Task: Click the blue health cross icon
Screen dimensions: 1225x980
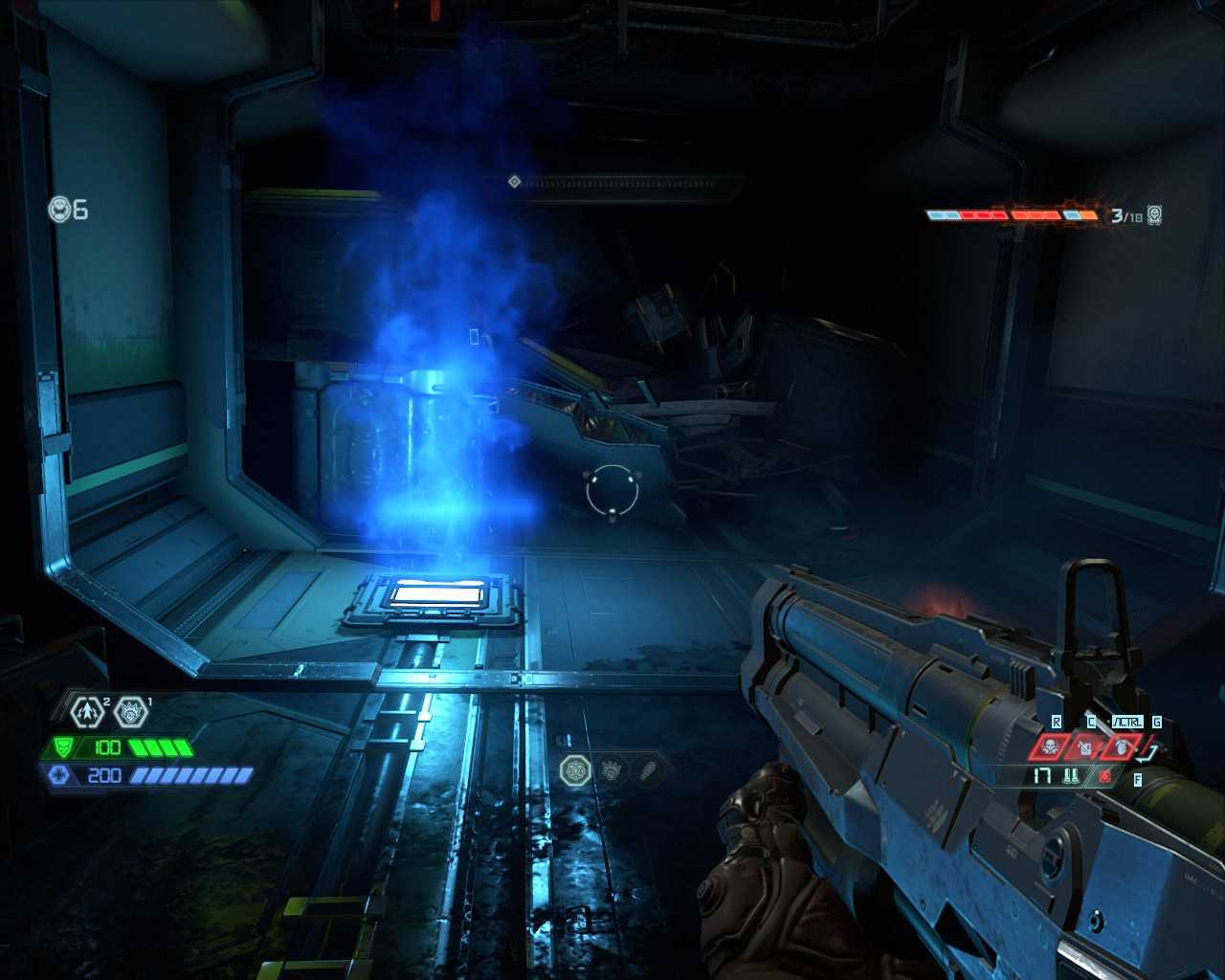Action: (57, 774)
